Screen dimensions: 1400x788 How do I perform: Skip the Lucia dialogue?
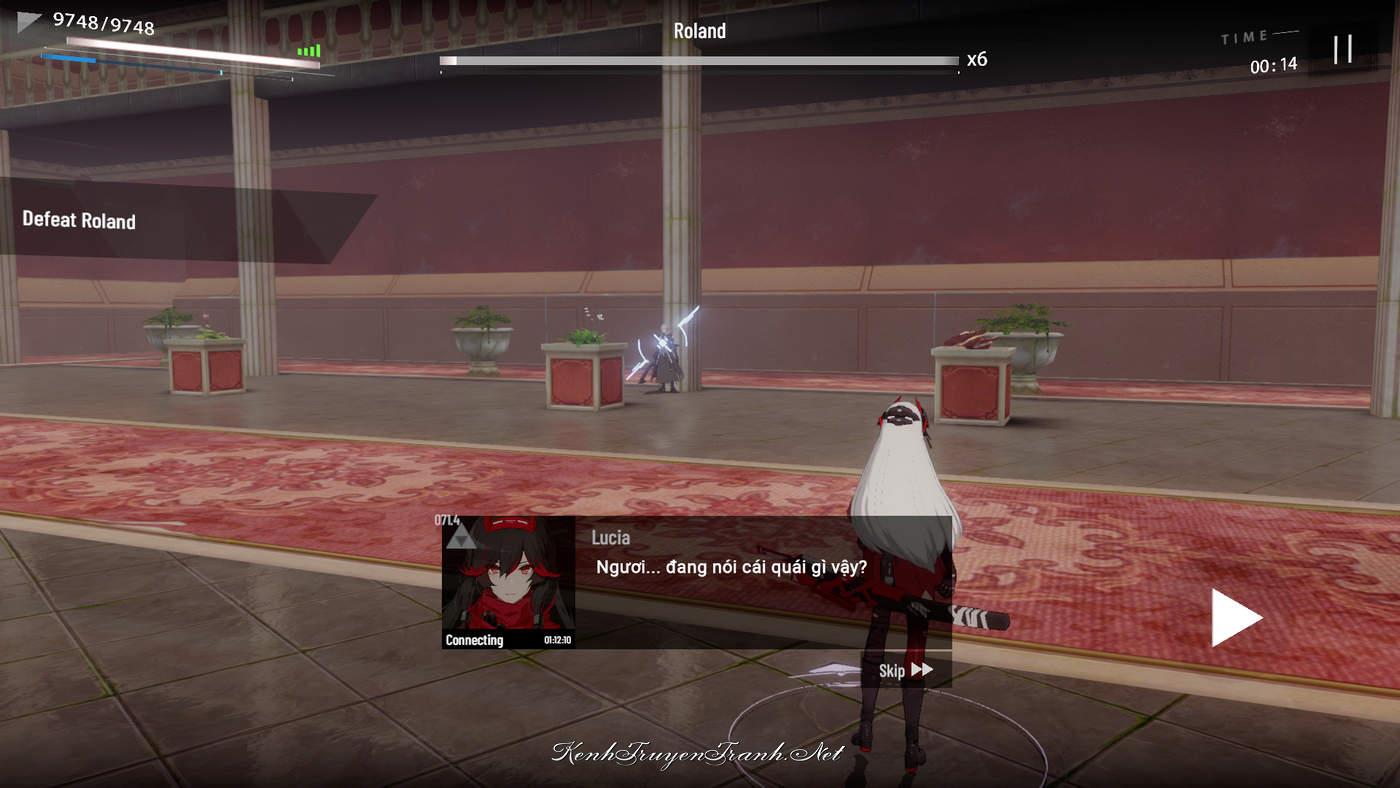pos(905,670)
